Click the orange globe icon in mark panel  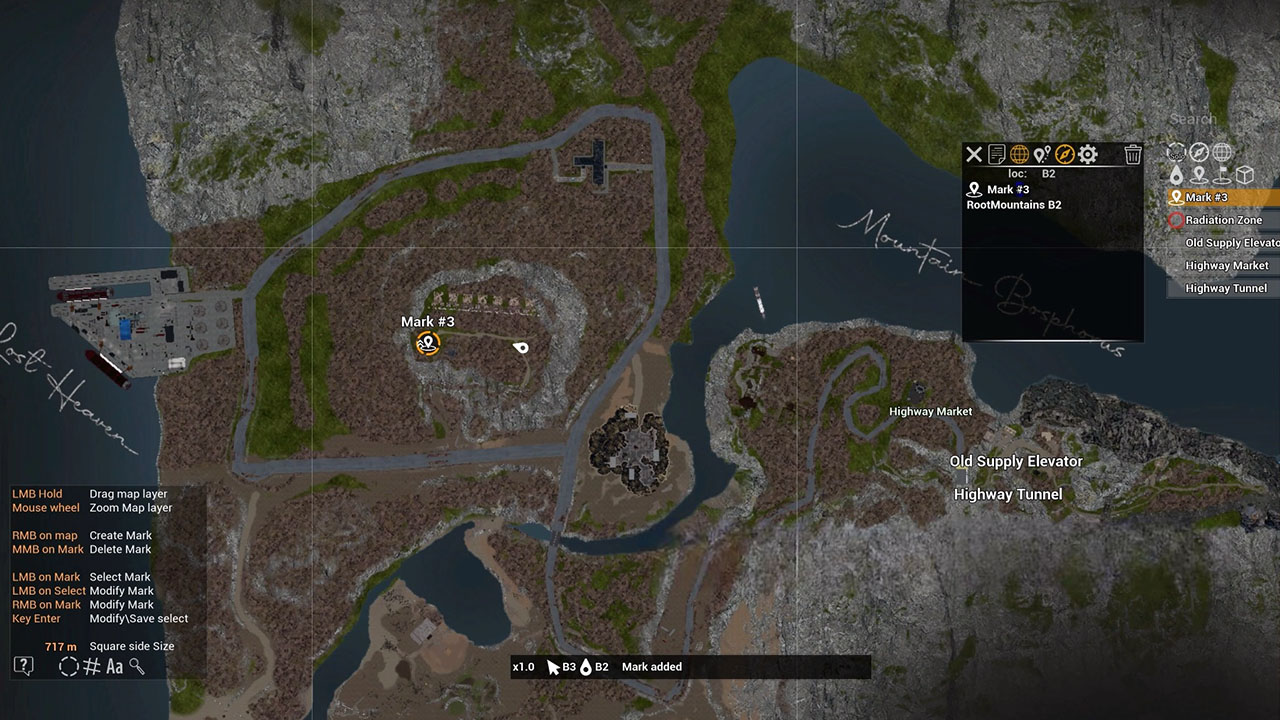(x=1019, y=154)
